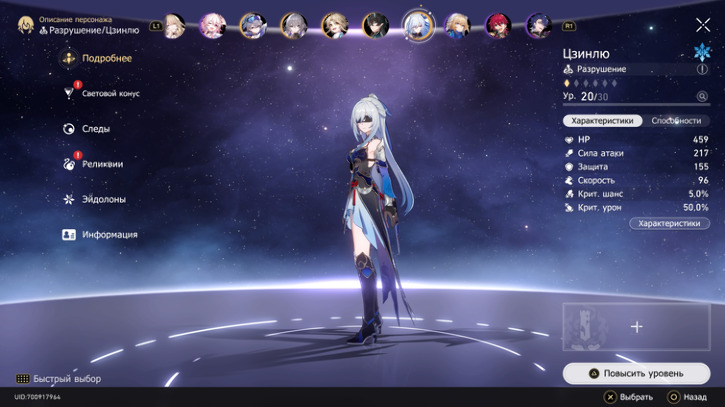Open the Реликвии menu entry
This screenshot has height=407, width=725.
tap(102, 164)
